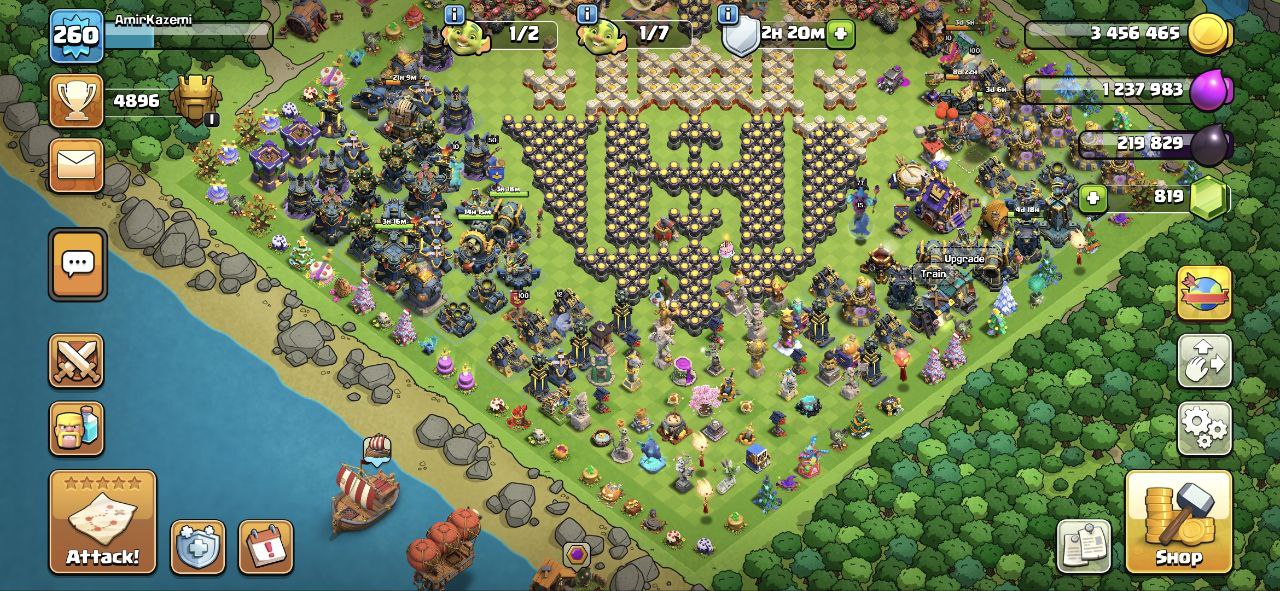Add shield time with the plus button
This screenshot has height=591, width=1280.
840,33
